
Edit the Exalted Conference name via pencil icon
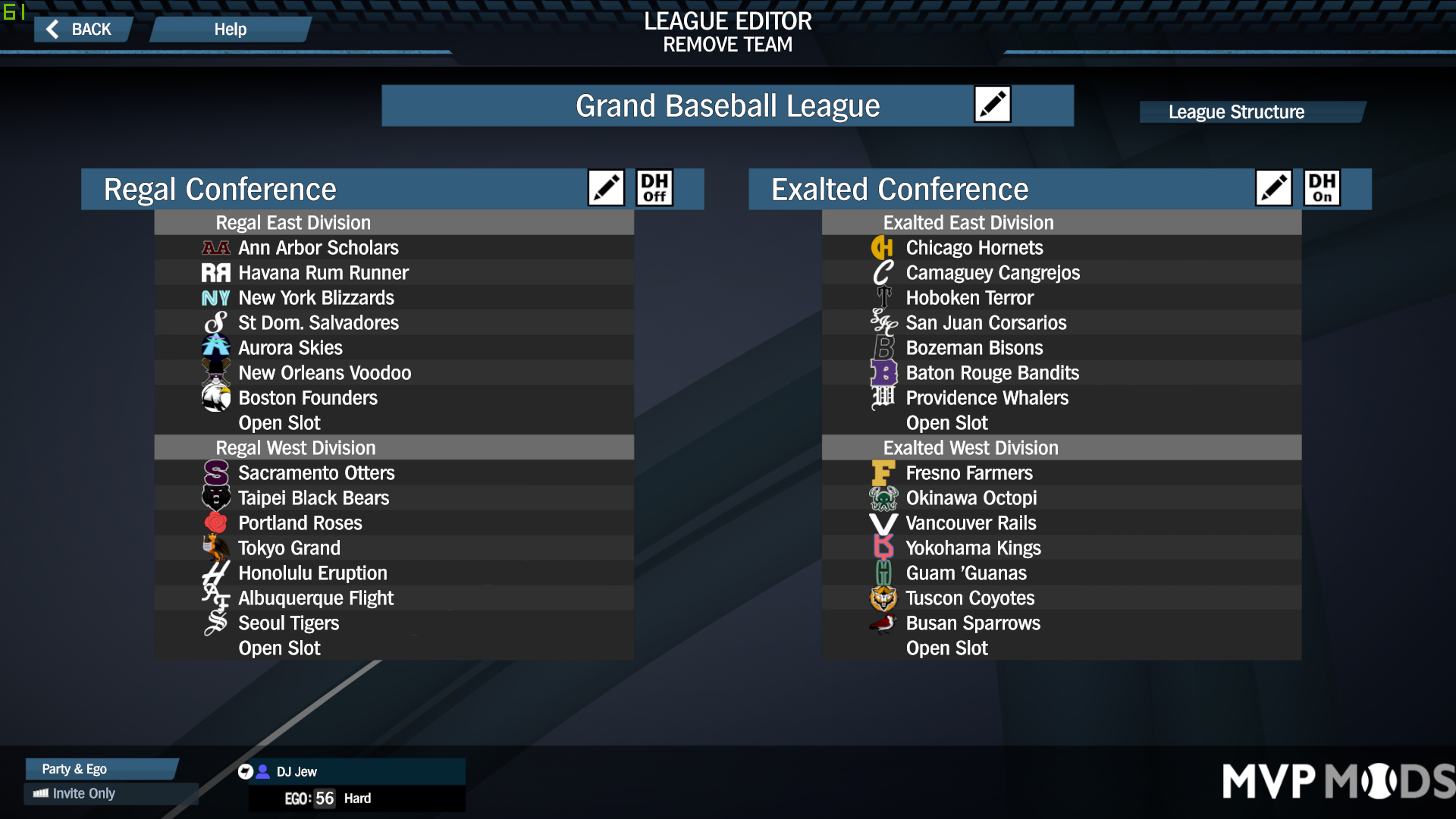[x=1272, y=187]
